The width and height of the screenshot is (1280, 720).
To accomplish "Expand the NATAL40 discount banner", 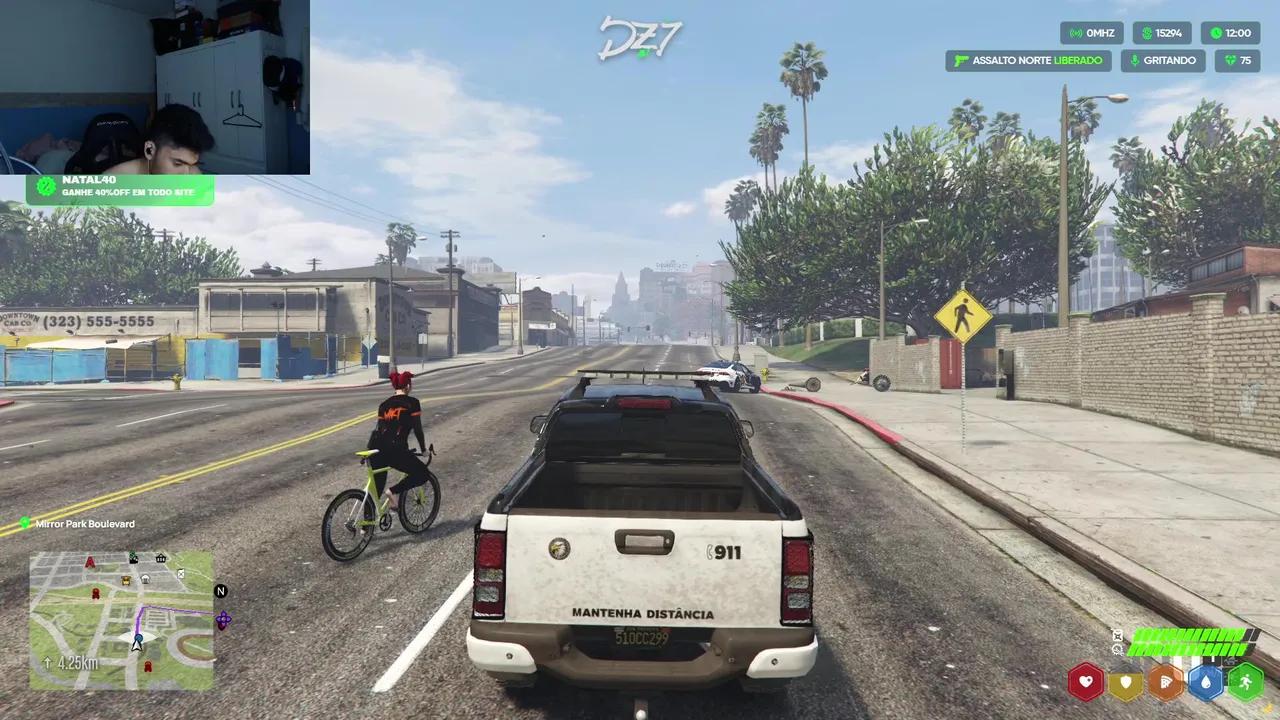I will pos(120,186).
